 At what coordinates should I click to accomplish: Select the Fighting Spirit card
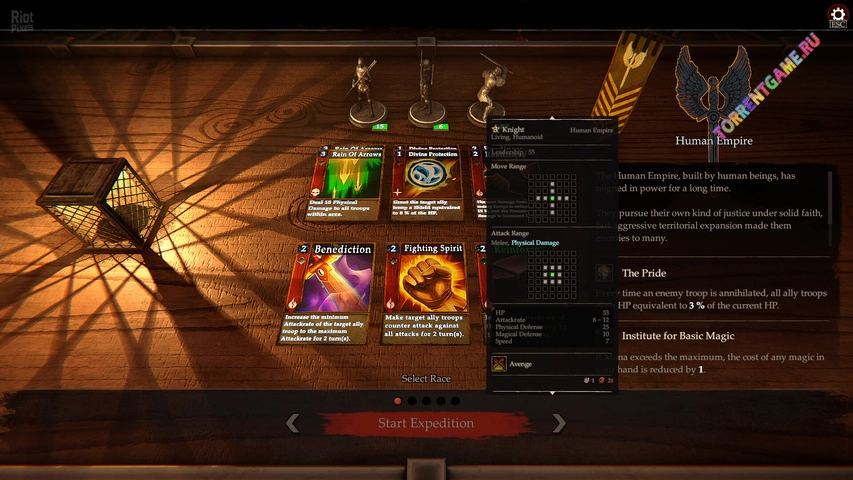point(425,290)
